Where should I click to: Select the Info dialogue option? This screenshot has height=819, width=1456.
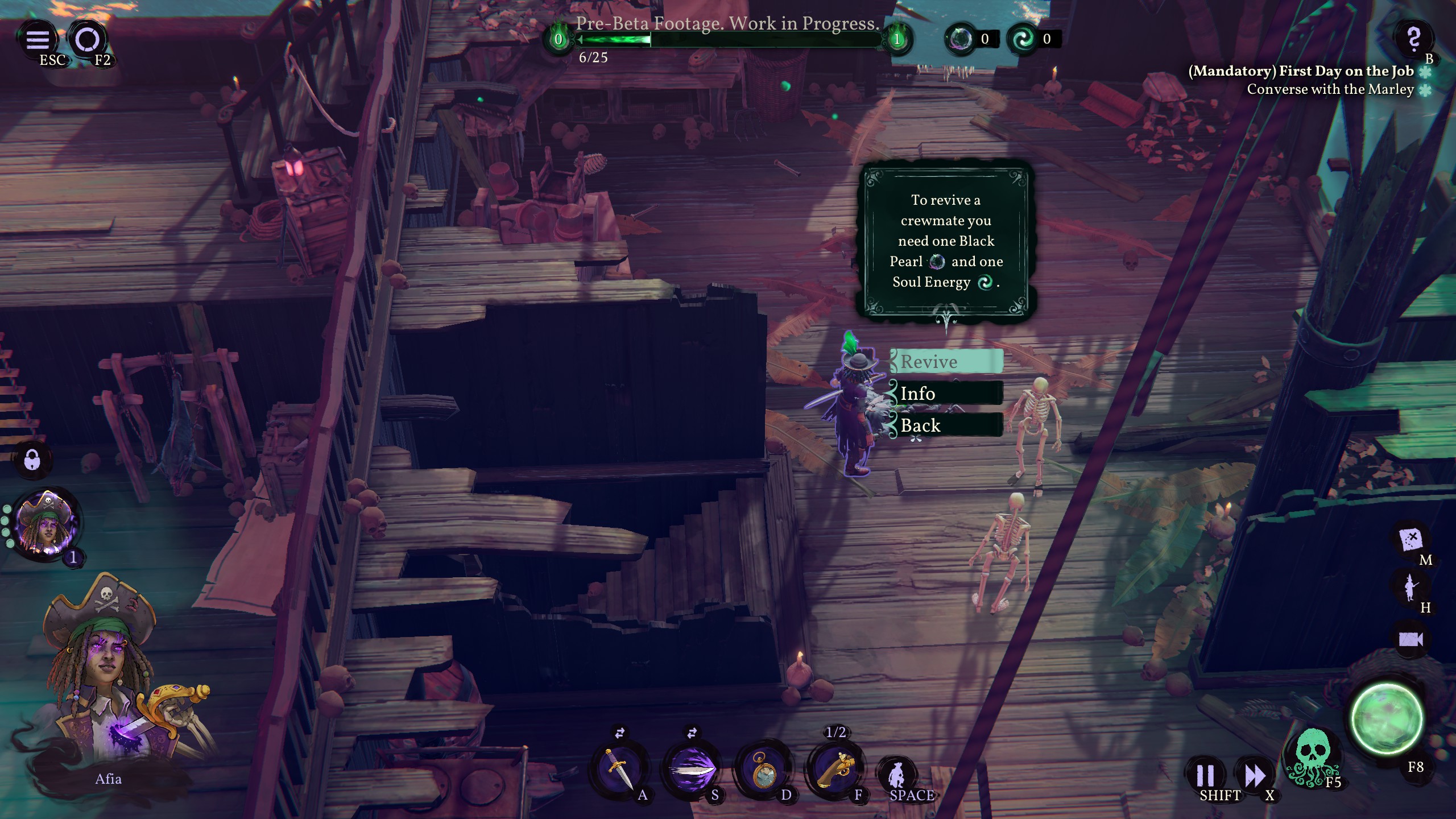point(946,394)
